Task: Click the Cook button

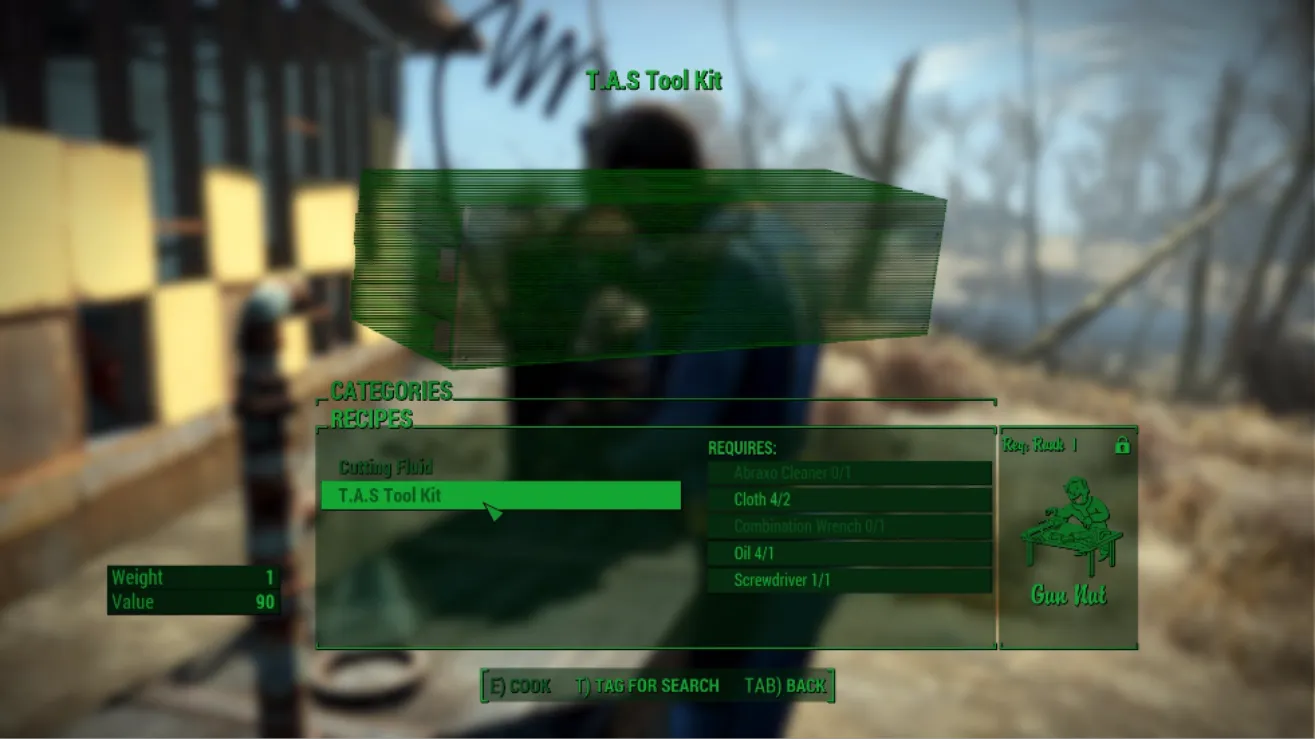Action: 520,686
